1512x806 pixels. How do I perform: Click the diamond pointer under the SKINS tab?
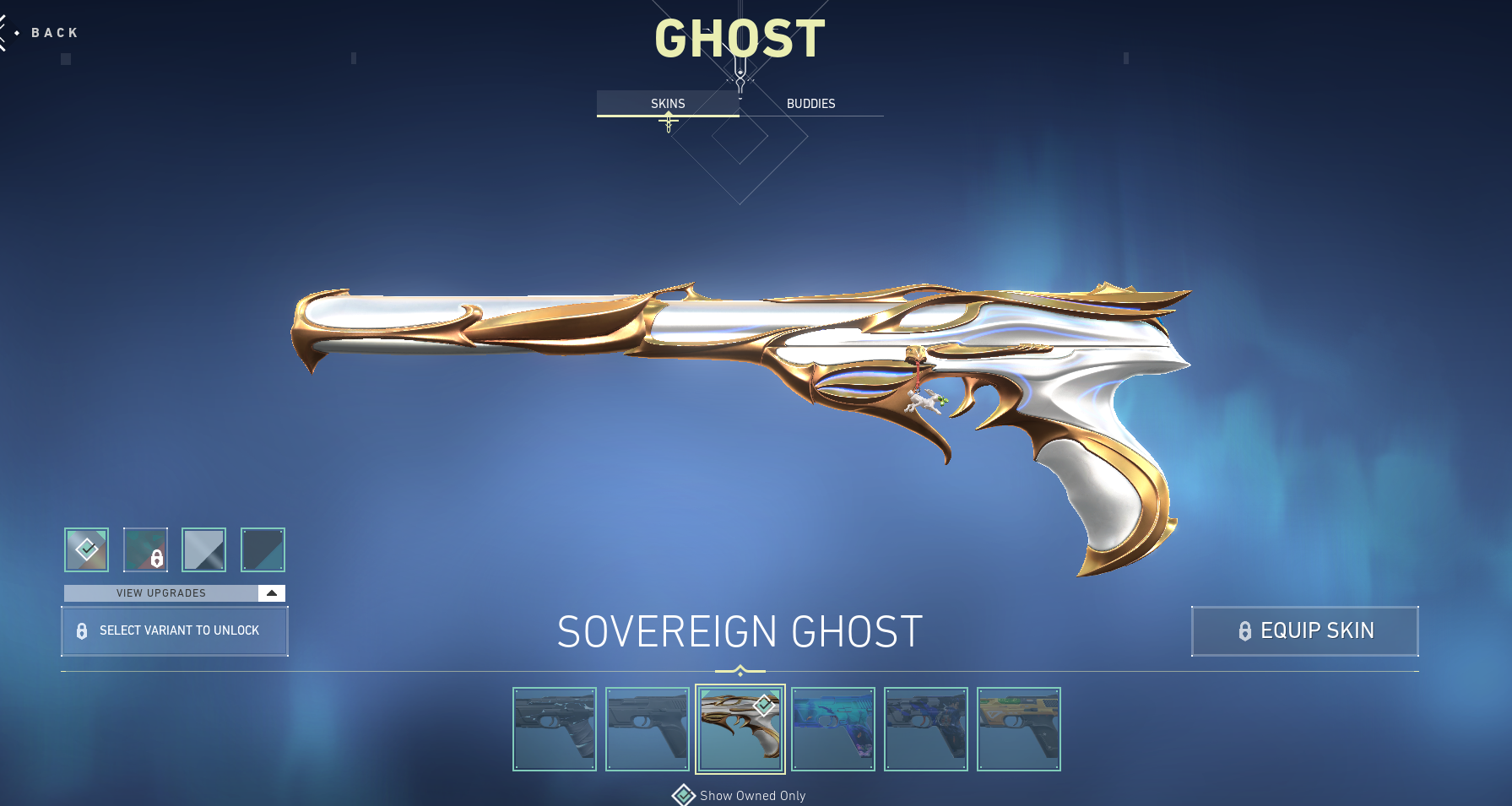669,122
